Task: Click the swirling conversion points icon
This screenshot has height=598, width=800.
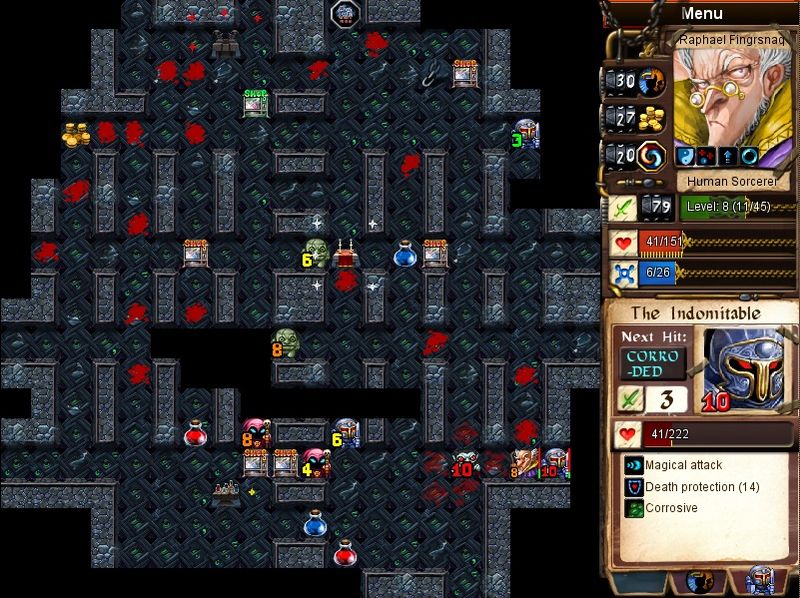Action: (x=653, y=157)
